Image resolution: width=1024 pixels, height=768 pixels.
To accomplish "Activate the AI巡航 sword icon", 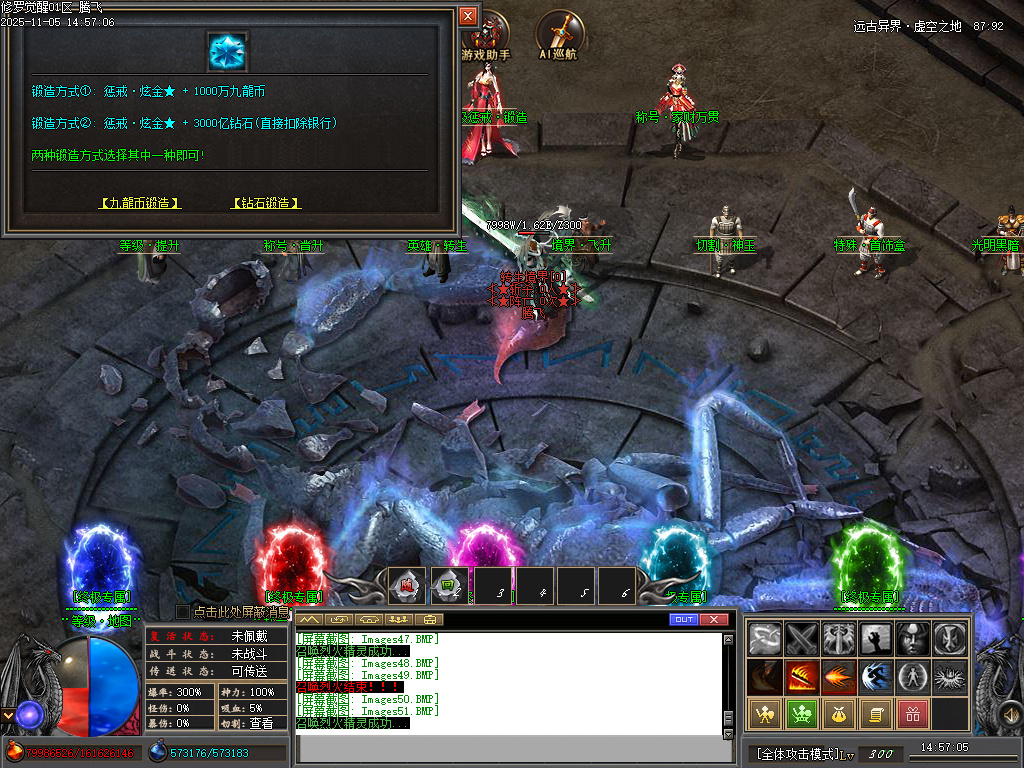I will click(560, 36).
